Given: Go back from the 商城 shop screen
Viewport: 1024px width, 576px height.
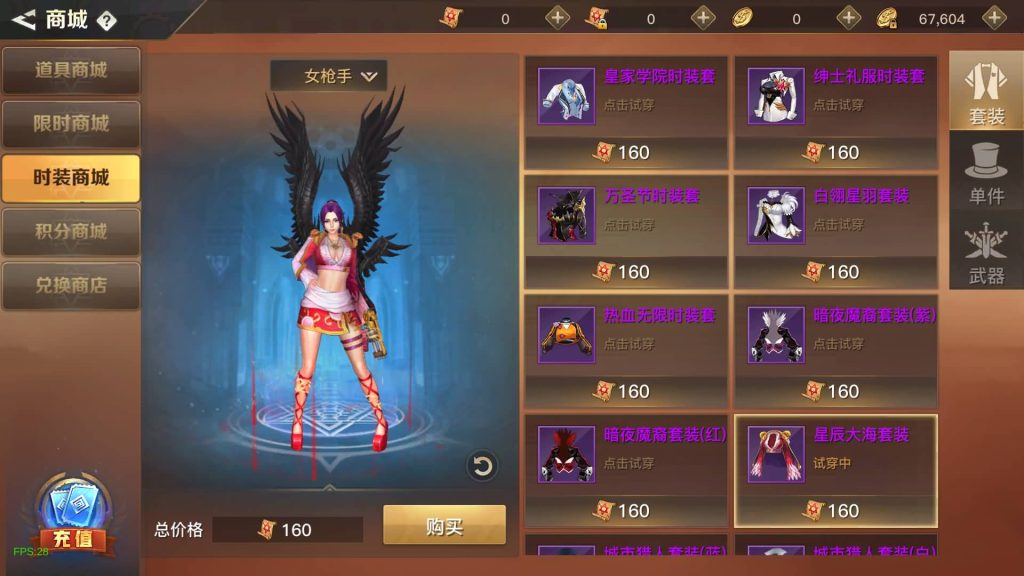Looking at the screenshot, I should click(x=24, y=19).
